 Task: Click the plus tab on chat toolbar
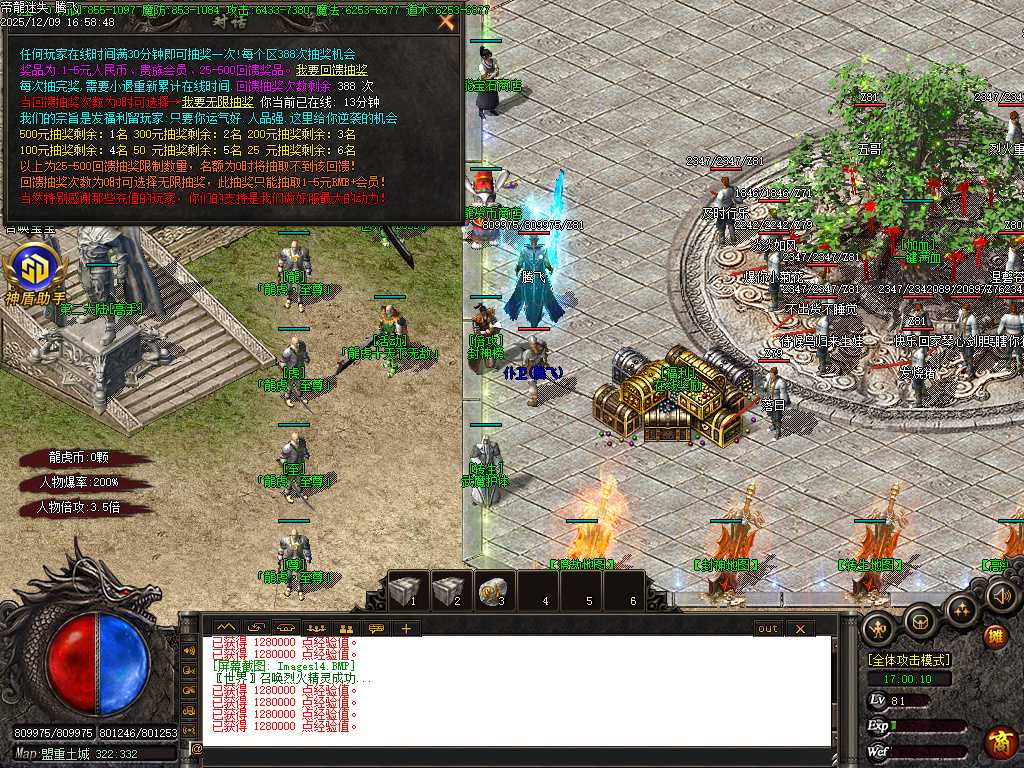tap(406, 628)
